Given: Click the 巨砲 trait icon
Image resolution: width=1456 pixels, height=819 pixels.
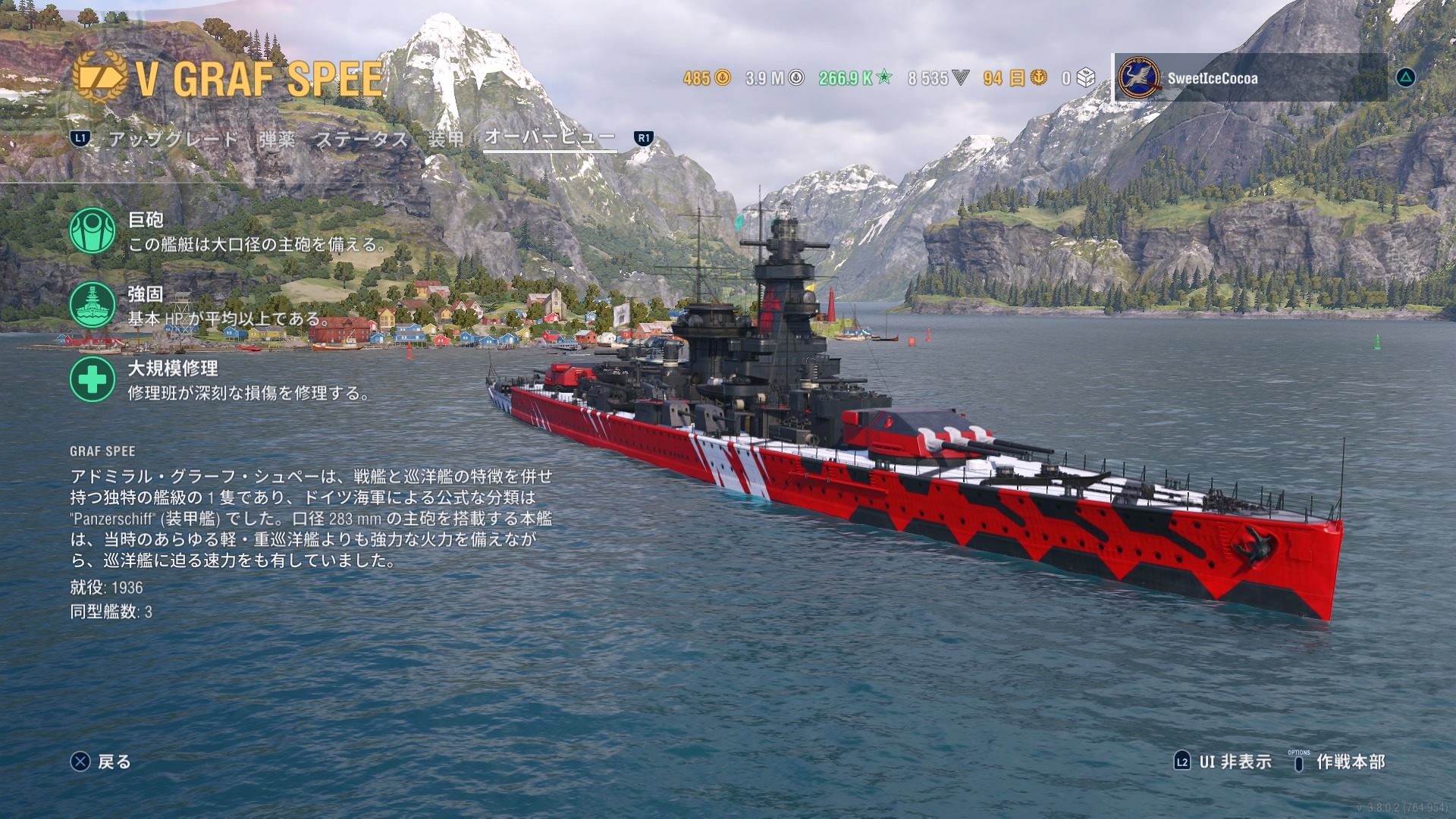Looking at the screenshot, I should coord(93,231).
